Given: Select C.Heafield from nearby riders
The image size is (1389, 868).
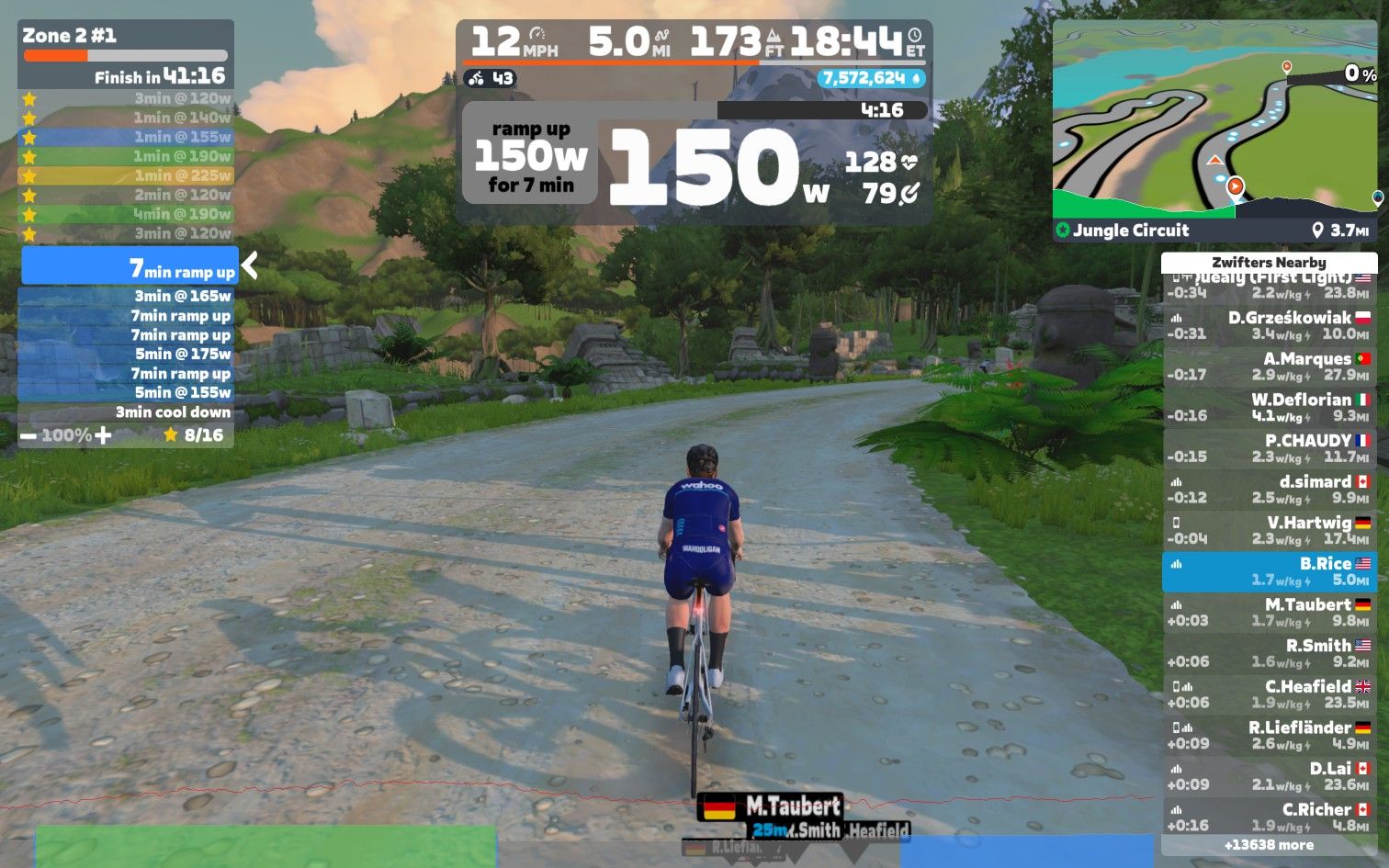Looking at the screenshot, I should [x=1269, y=694].
